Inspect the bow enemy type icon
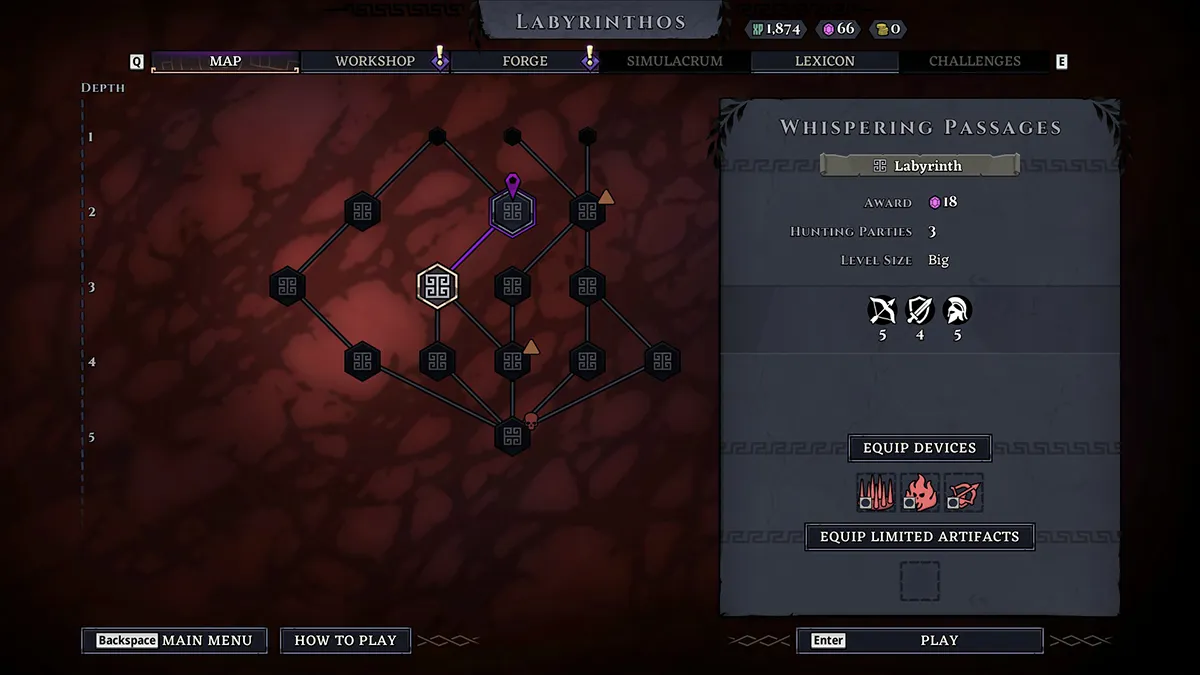This screenshot has height=675, width=1200. point(882,310)
